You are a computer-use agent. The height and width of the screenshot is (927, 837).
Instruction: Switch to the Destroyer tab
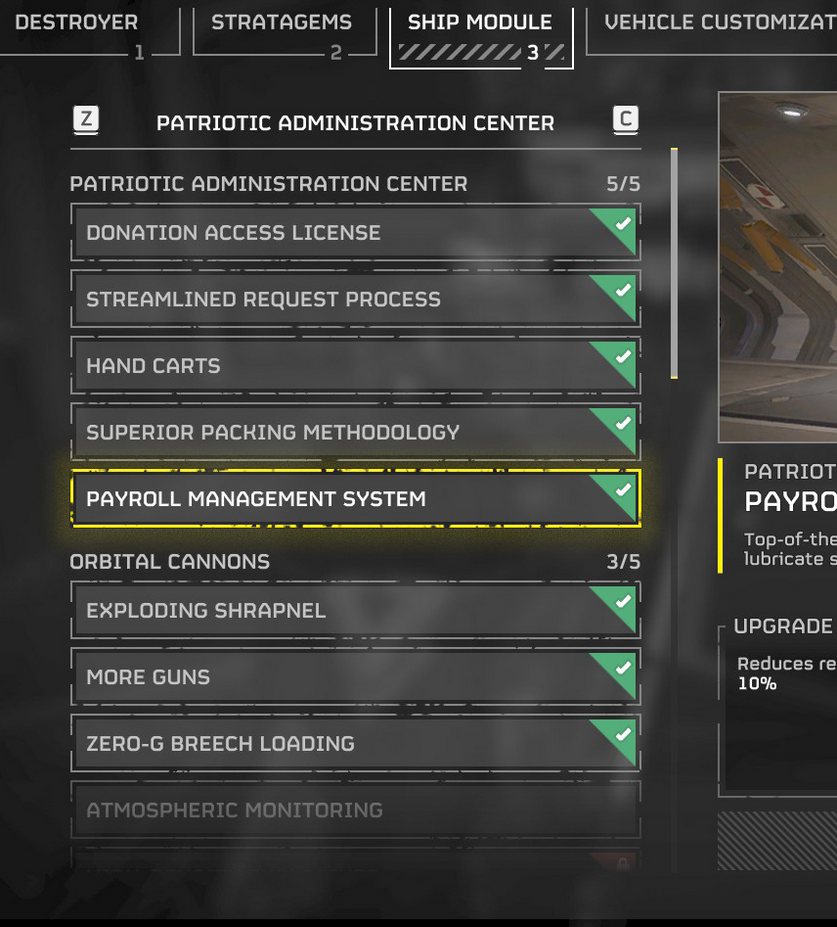[77, 23]
